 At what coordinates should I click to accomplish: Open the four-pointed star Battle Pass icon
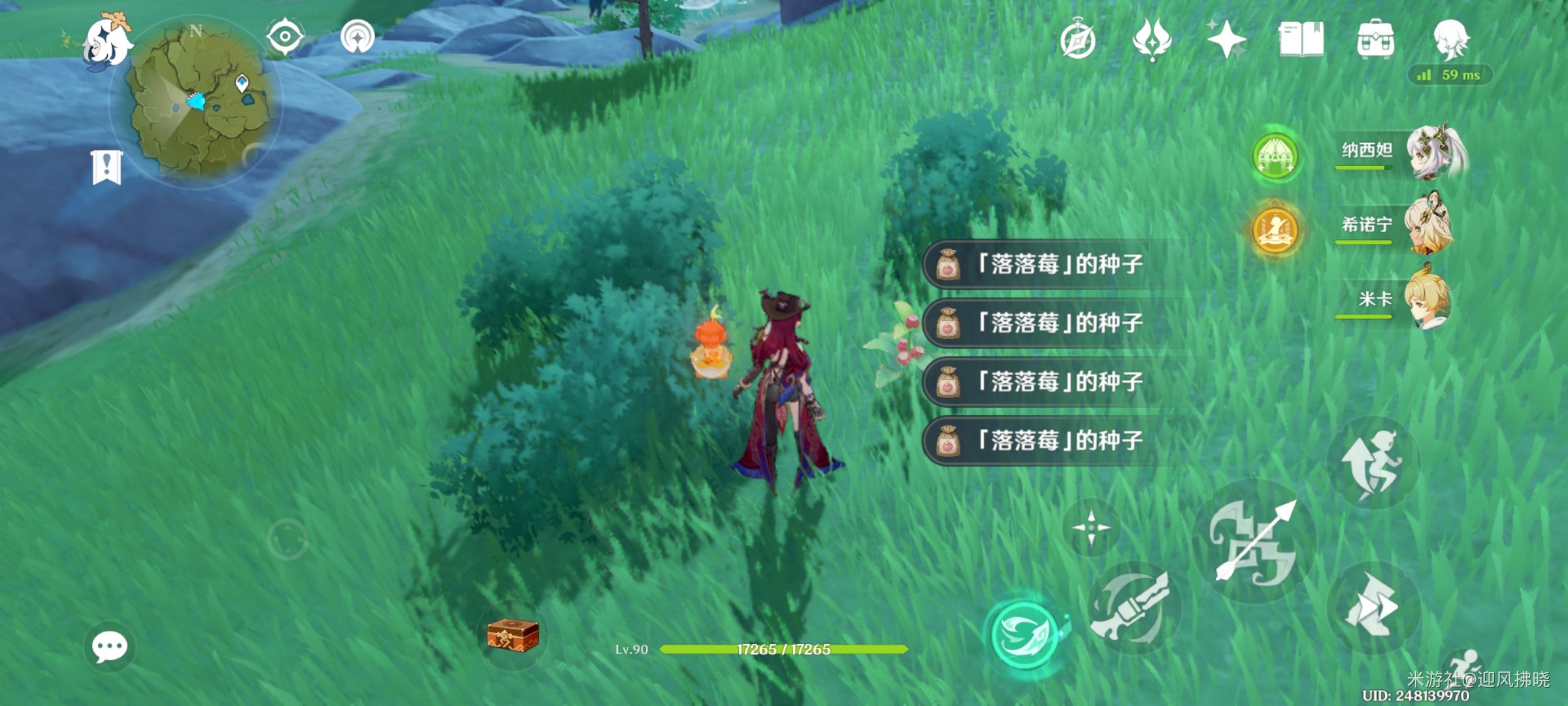(1226, 39)
